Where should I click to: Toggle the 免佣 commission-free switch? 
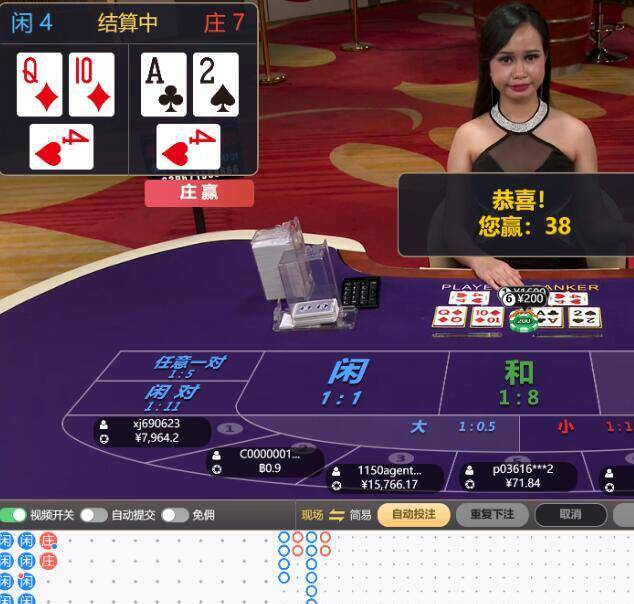tap(175, 515)
